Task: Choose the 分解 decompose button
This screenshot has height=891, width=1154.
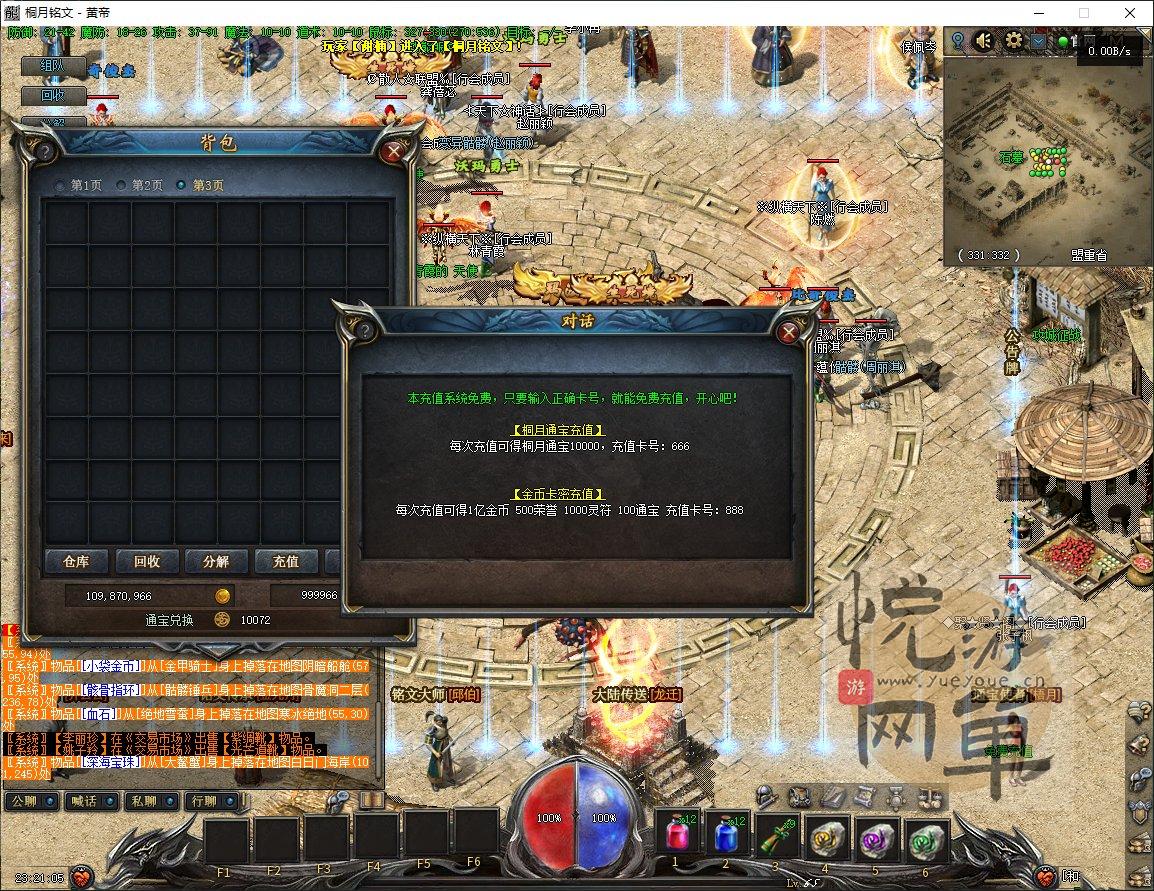Action: pyautogui.click(x=215, y=561)
